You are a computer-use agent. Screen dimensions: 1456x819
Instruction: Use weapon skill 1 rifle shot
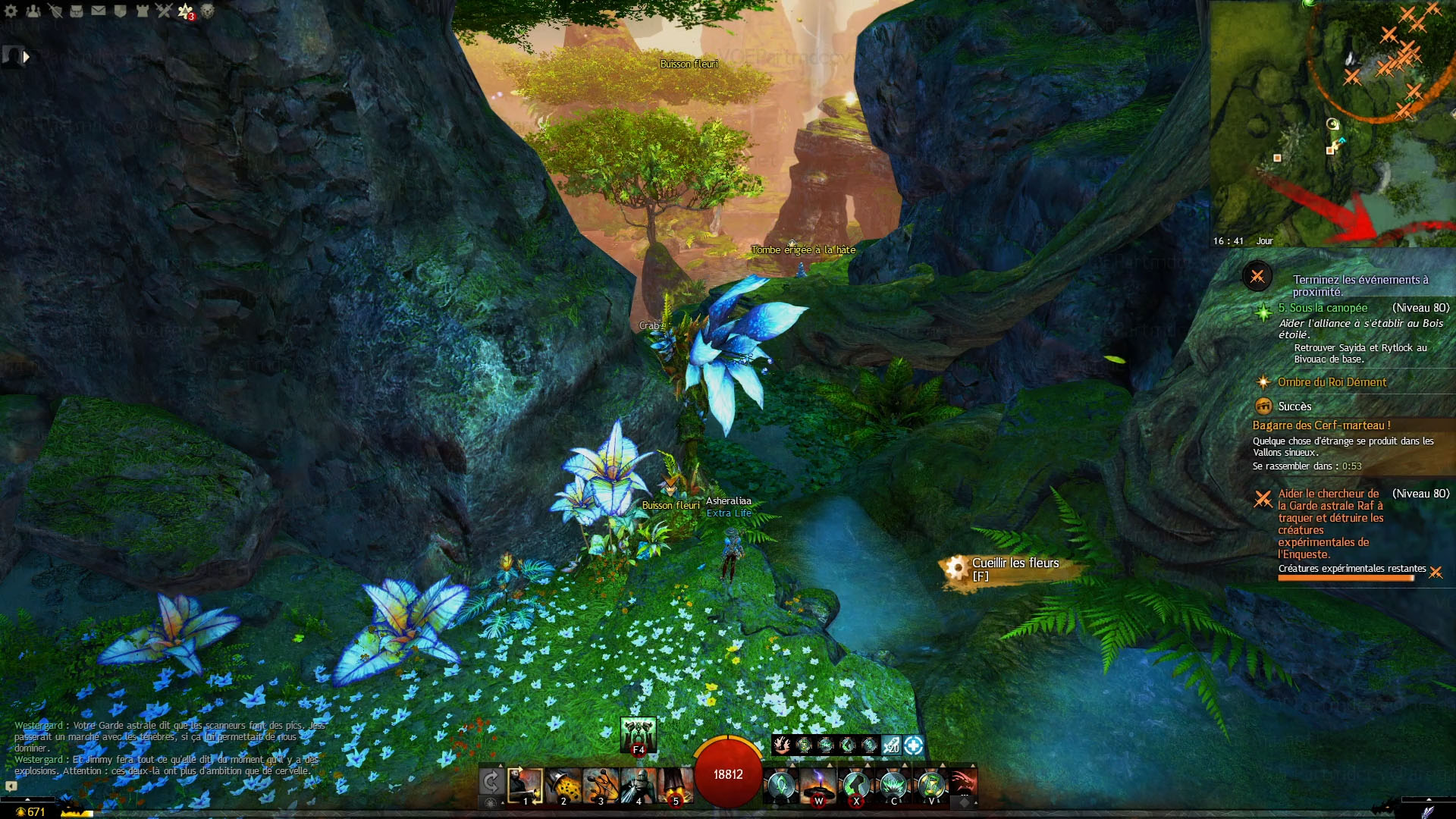tap(525, 785)
